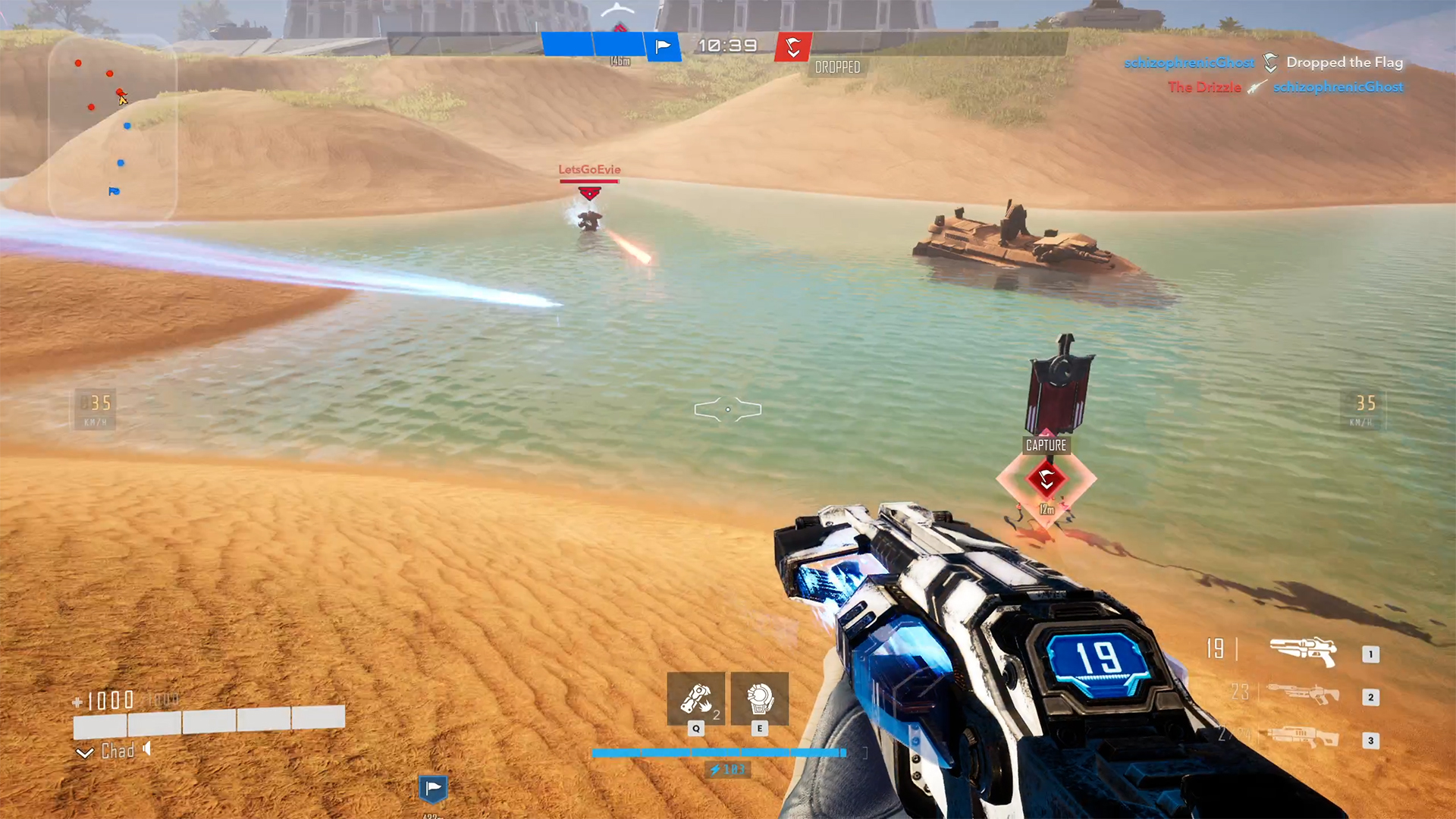Click The Drizzle in the feed

[1204, 87]
